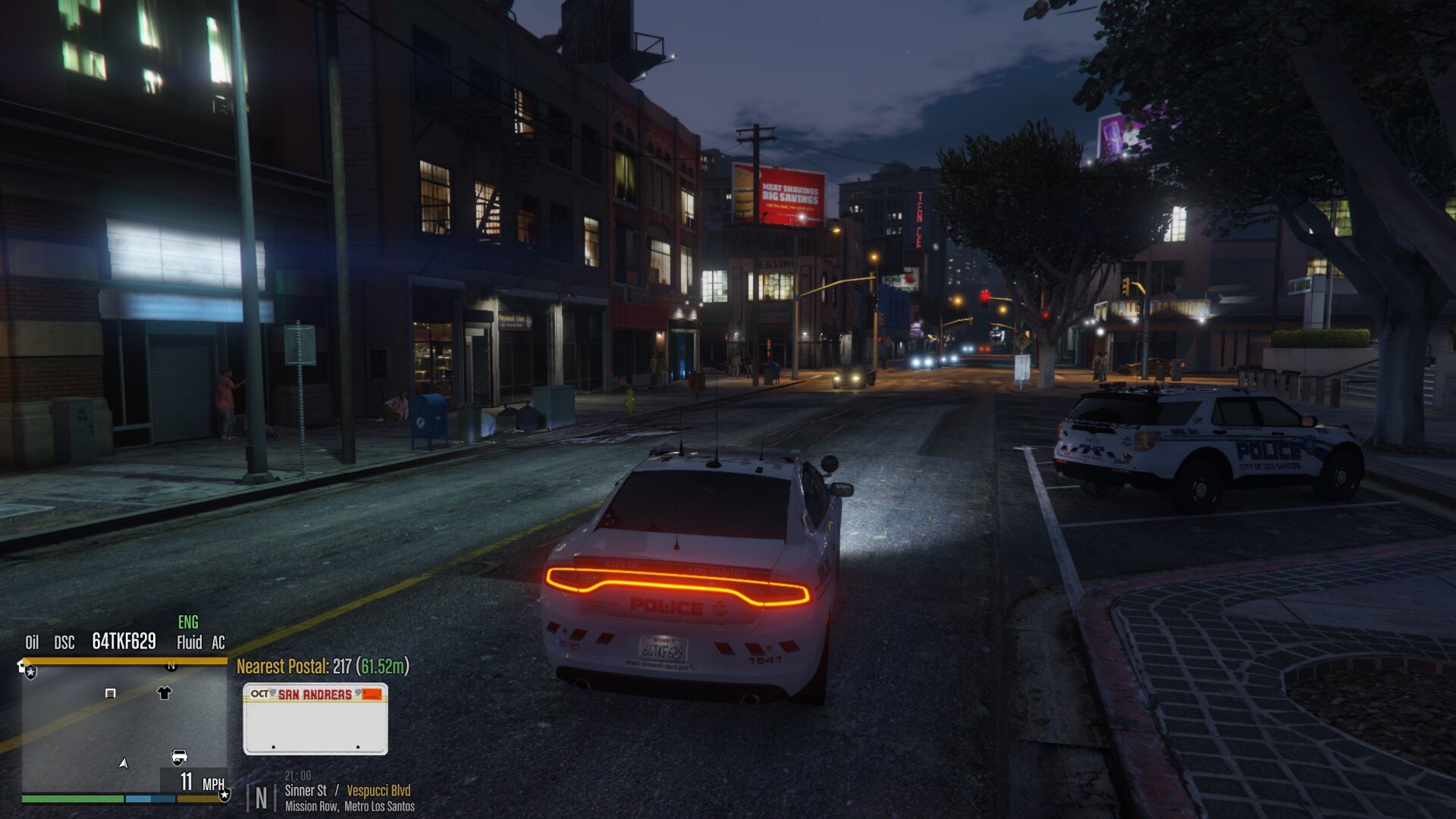Screen dimensions: 1456x819
Task: Select the Fluid status indicator
Action: [x=189, y=643]
